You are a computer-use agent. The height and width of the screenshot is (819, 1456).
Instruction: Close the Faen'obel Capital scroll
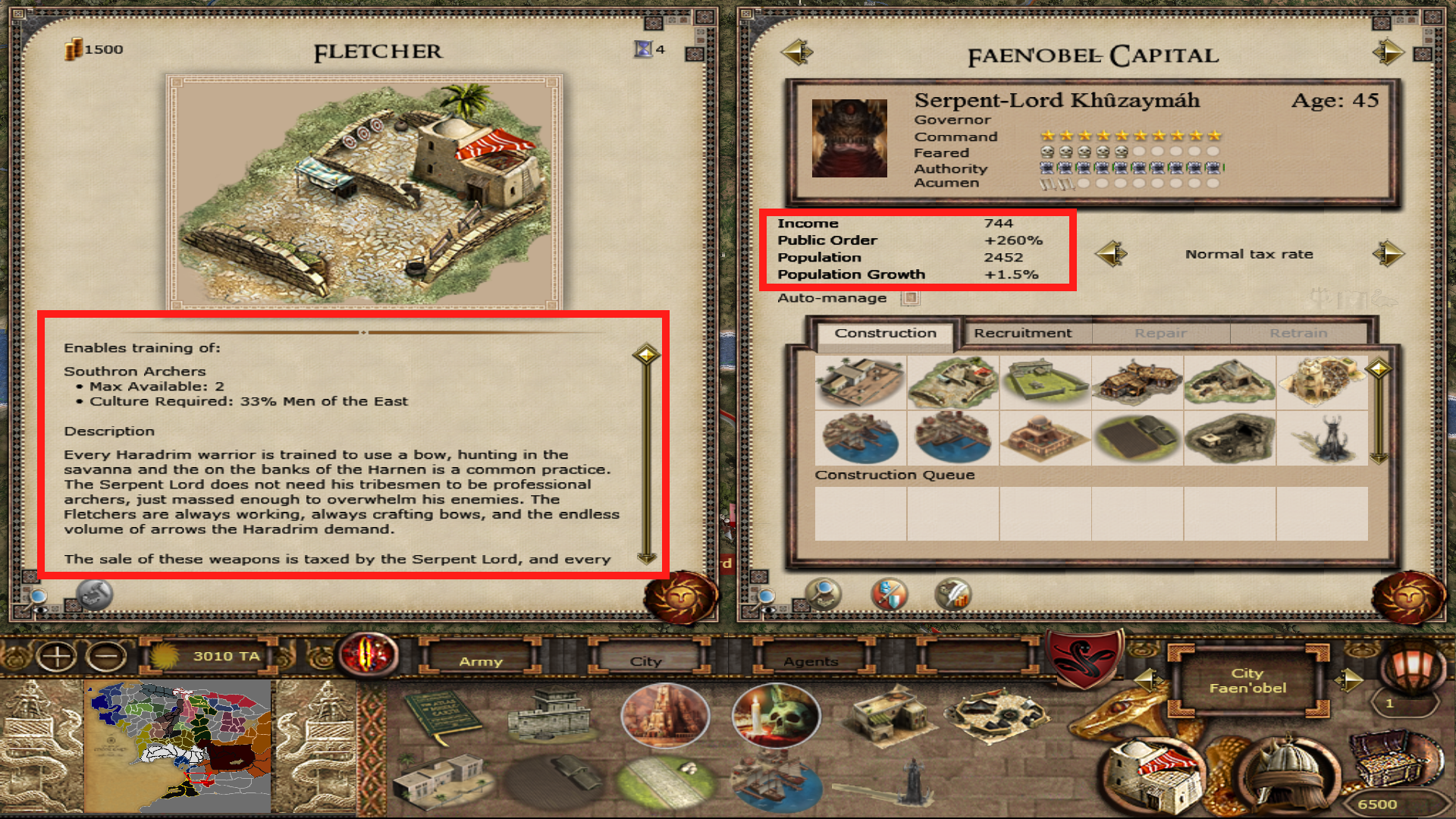(1408, 598)
